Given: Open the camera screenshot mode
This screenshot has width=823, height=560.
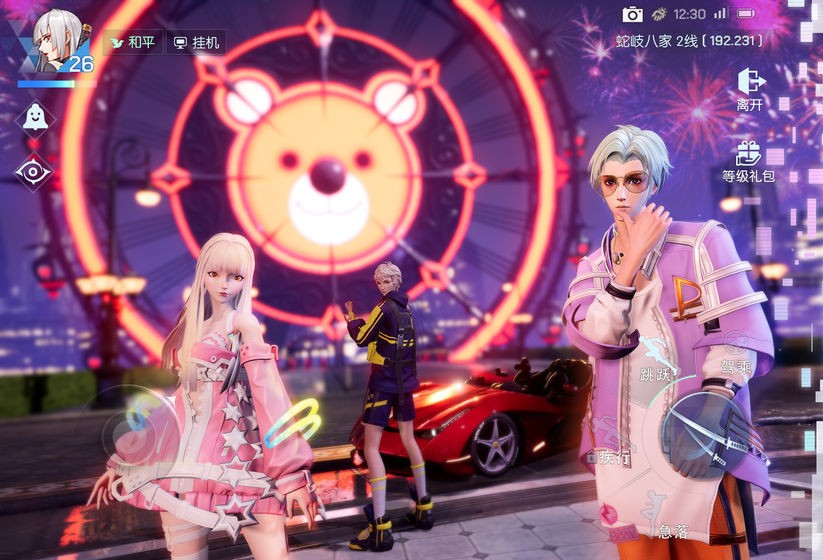Looking at the screenshot, I should point(632,14).
